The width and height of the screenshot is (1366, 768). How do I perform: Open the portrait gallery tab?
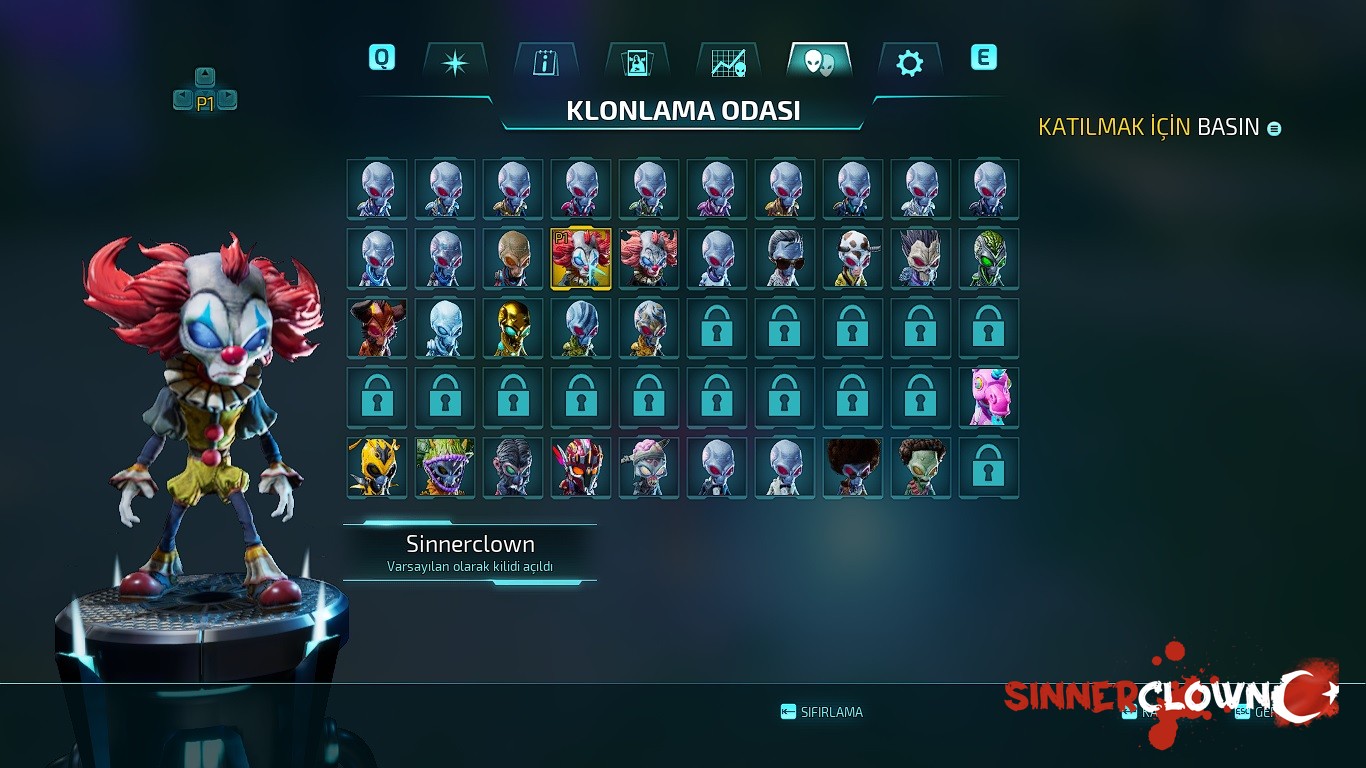tap(637, 63)
